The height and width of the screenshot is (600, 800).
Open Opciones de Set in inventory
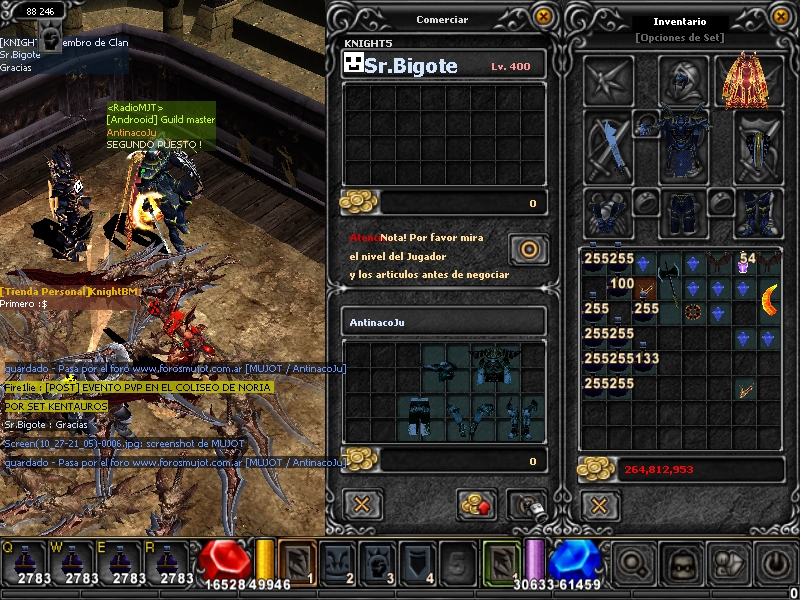(679, 38)
